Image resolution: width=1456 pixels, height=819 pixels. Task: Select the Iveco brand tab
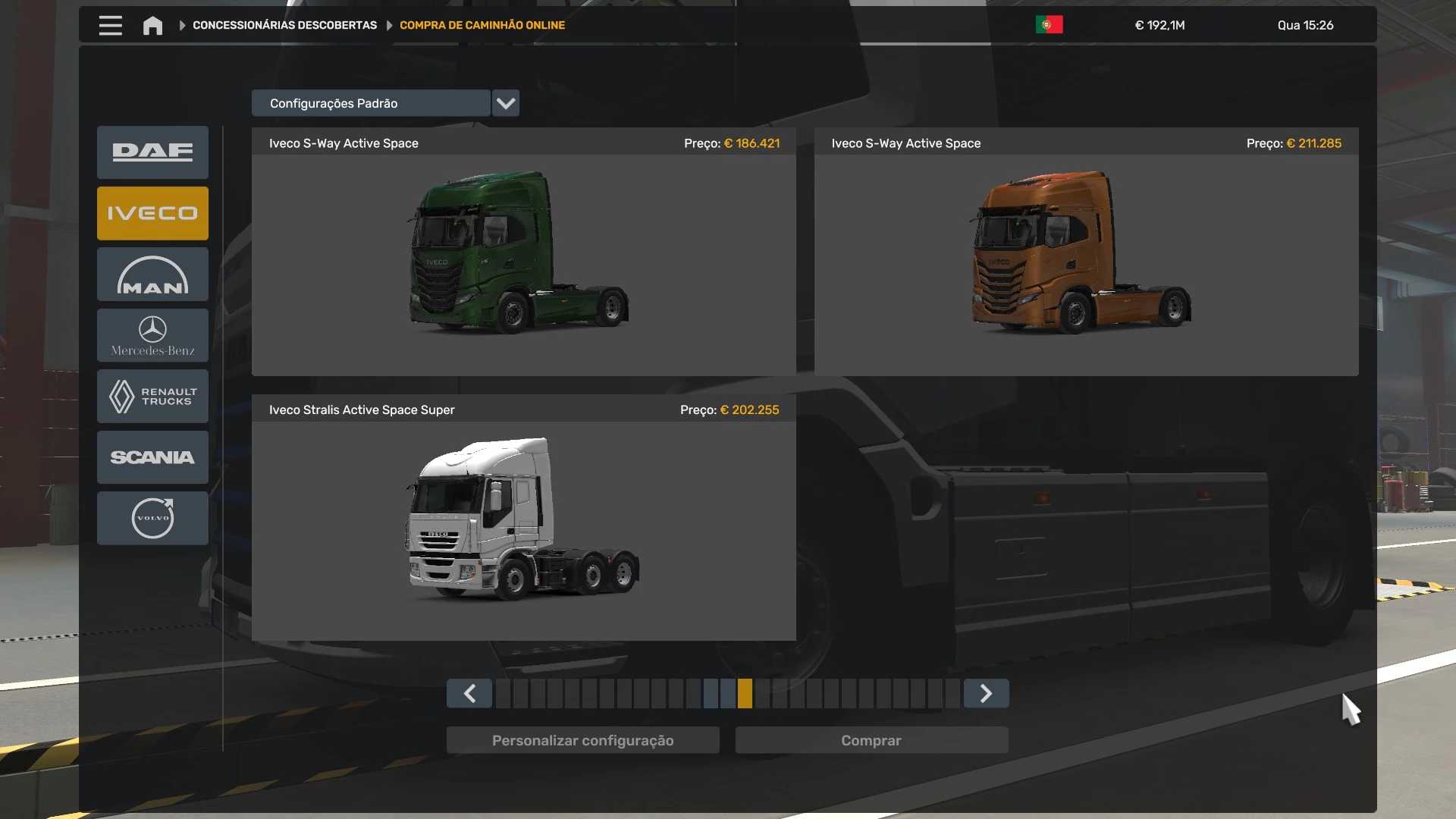[x=152, y=213]
